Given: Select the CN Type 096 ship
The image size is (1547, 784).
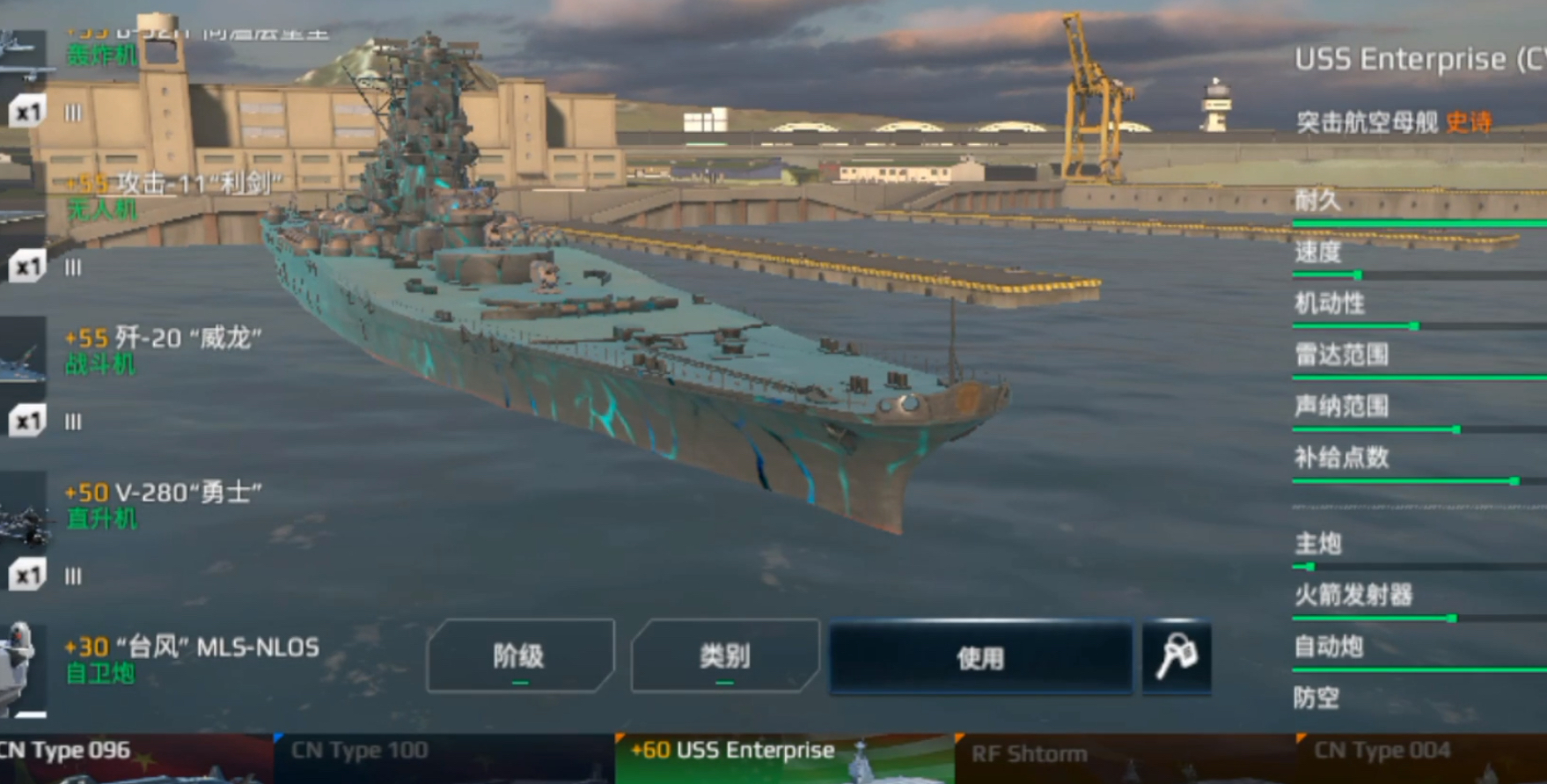Looking at the screenshot, I should [132, 757].
